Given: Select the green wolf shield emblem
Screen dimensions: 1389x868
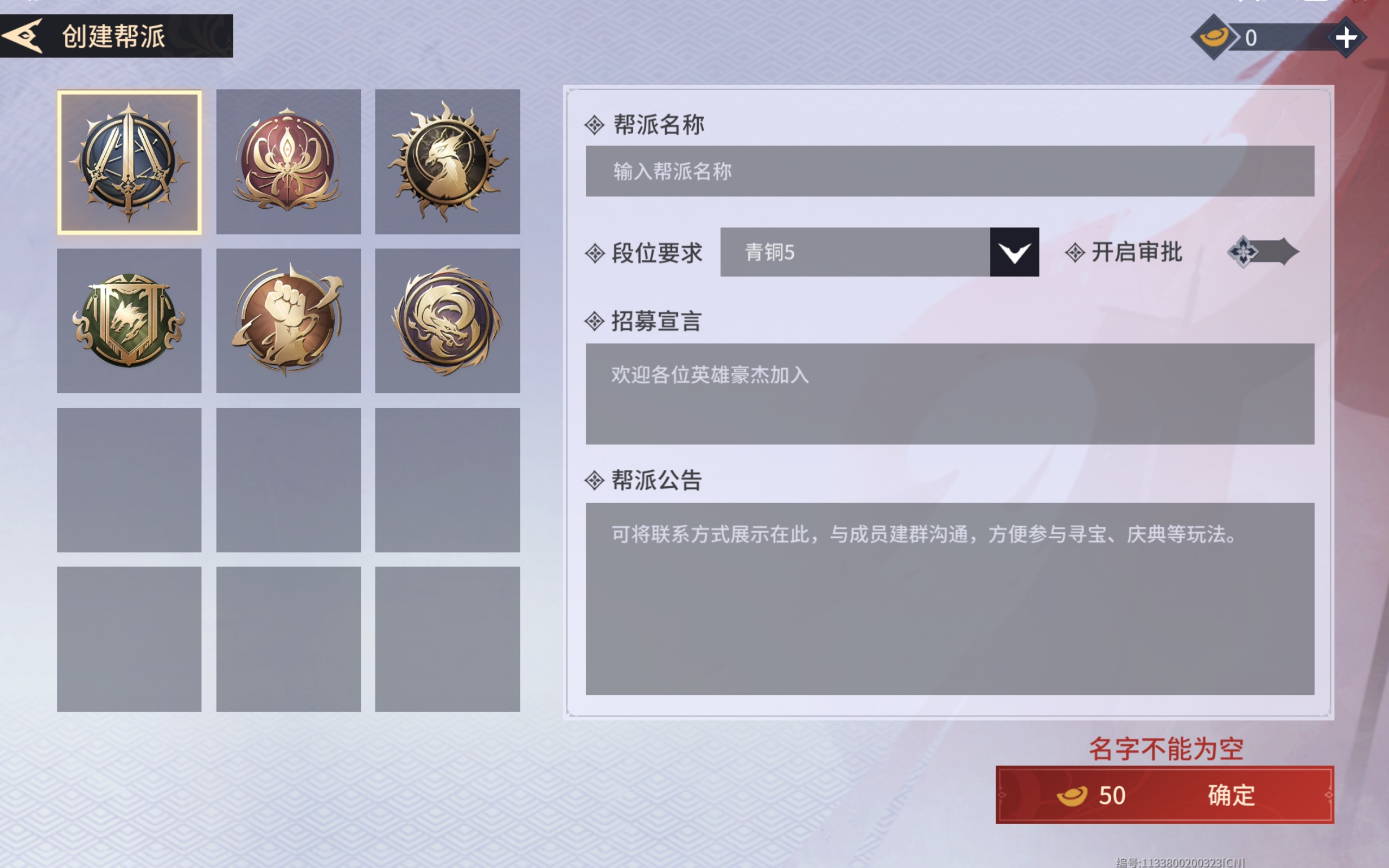Looking at the screenshot, I should [129, 320].
